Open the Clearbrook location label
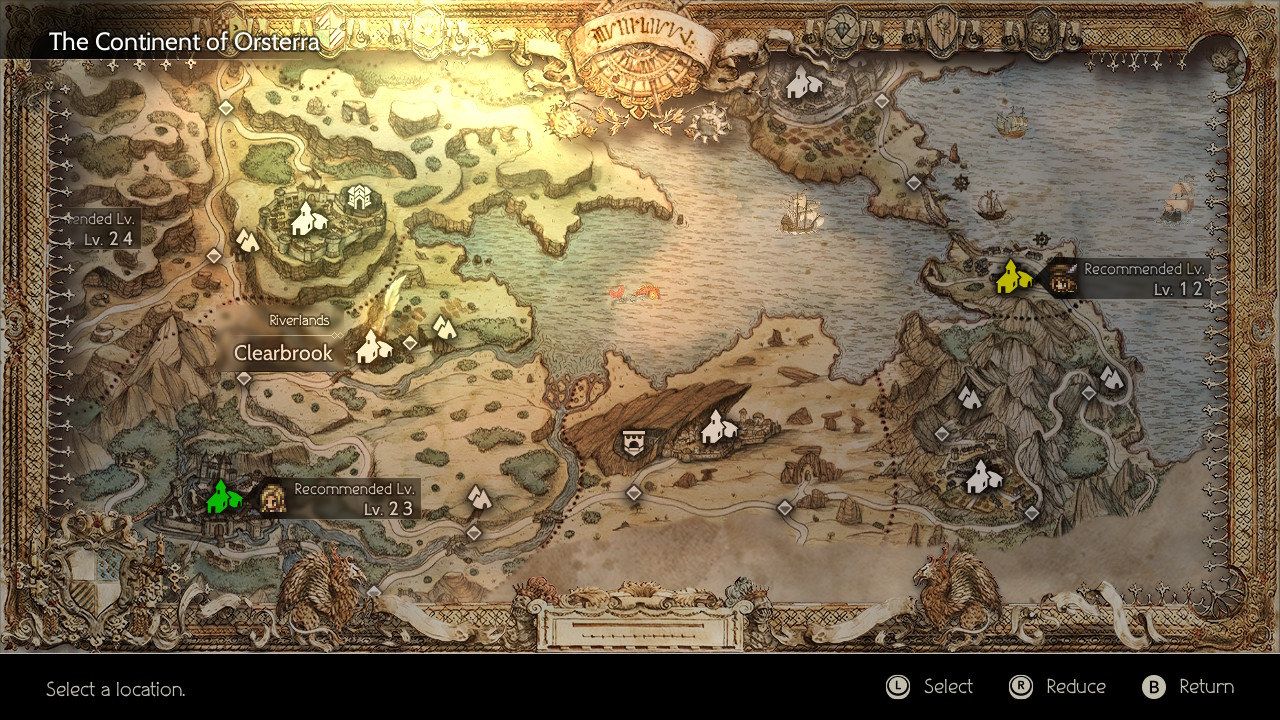Screen dimensions: 1280x720 pyautogui.click(x=283, y=353)
